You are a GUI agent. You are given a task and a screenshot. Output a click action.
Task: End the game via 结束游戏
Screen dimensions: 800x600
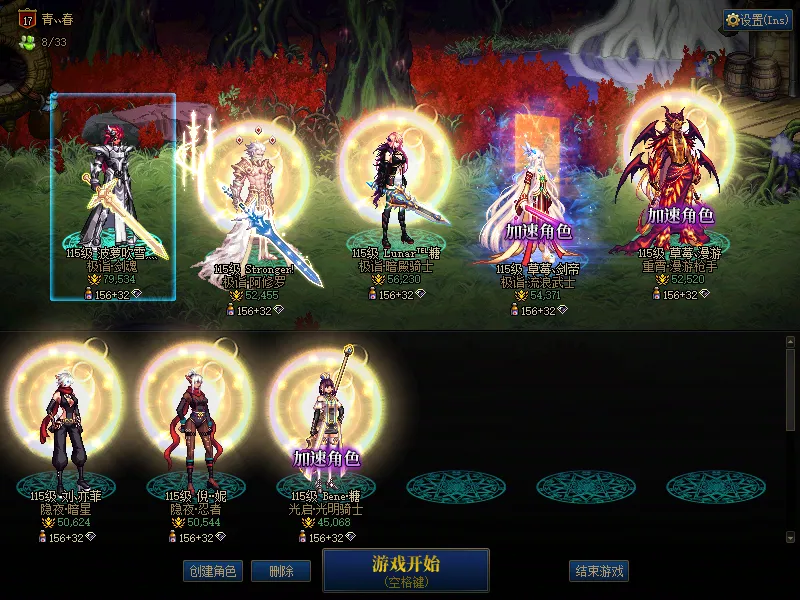pyautogui.click(x=599, y=571)
